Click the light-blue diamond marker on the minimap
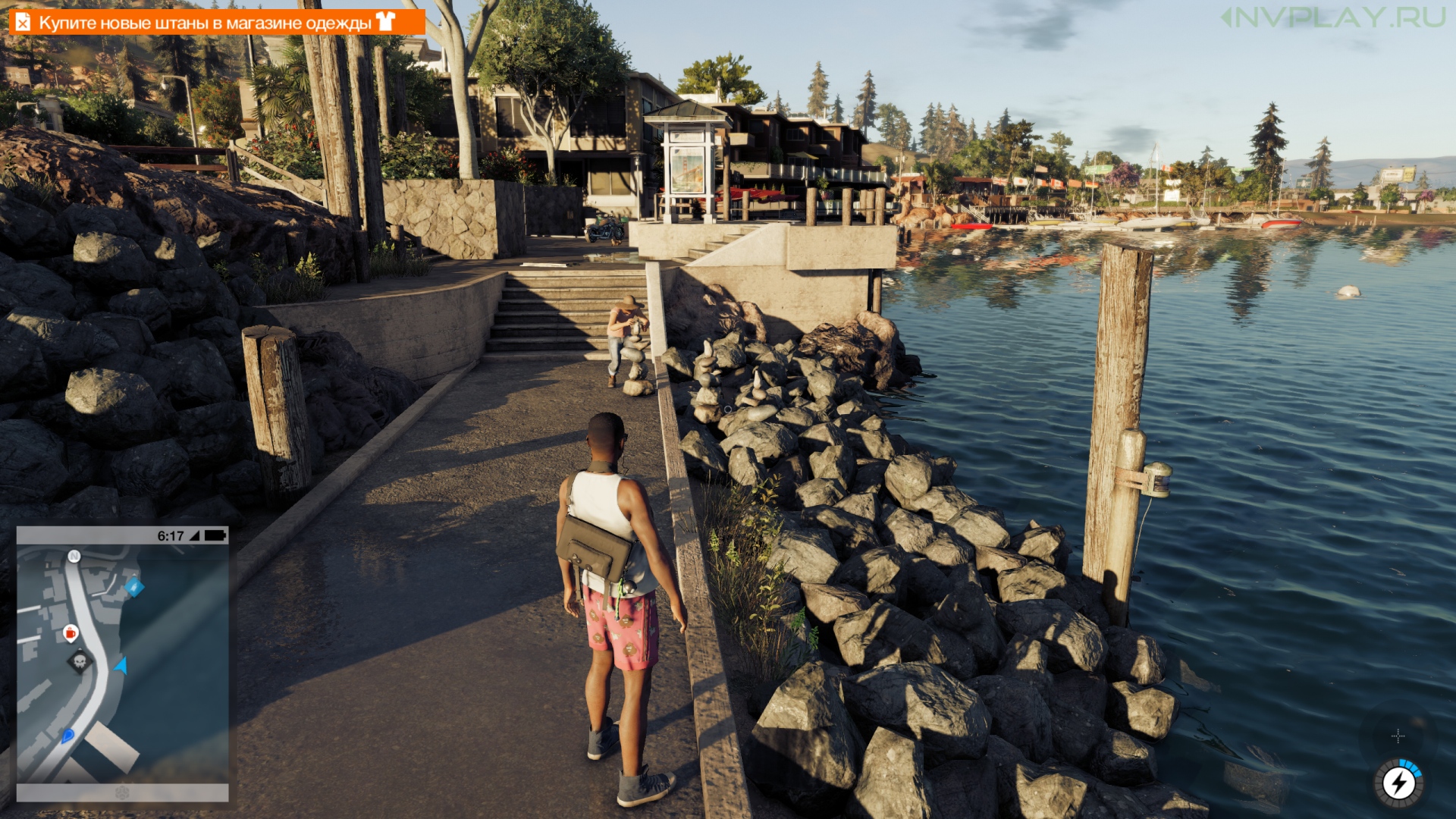This screenshot has height=819, width=1456. pyautogui.click(x=134, y=586)
